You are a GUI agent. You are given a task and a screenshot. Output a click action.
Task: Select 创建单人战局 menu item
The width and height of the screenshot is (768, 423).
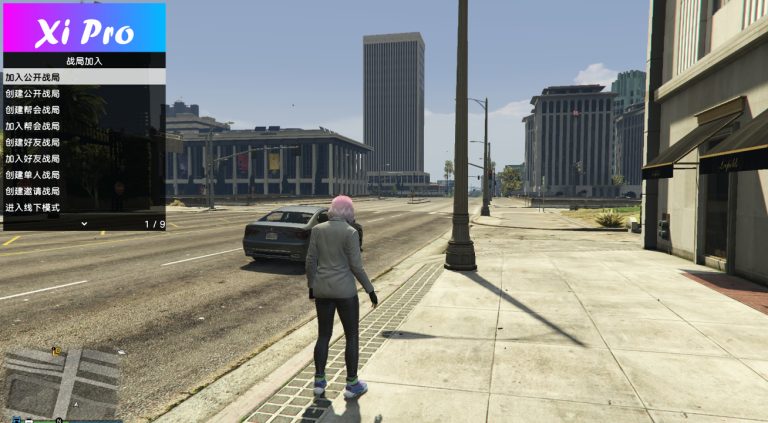(x=83, y=175)
